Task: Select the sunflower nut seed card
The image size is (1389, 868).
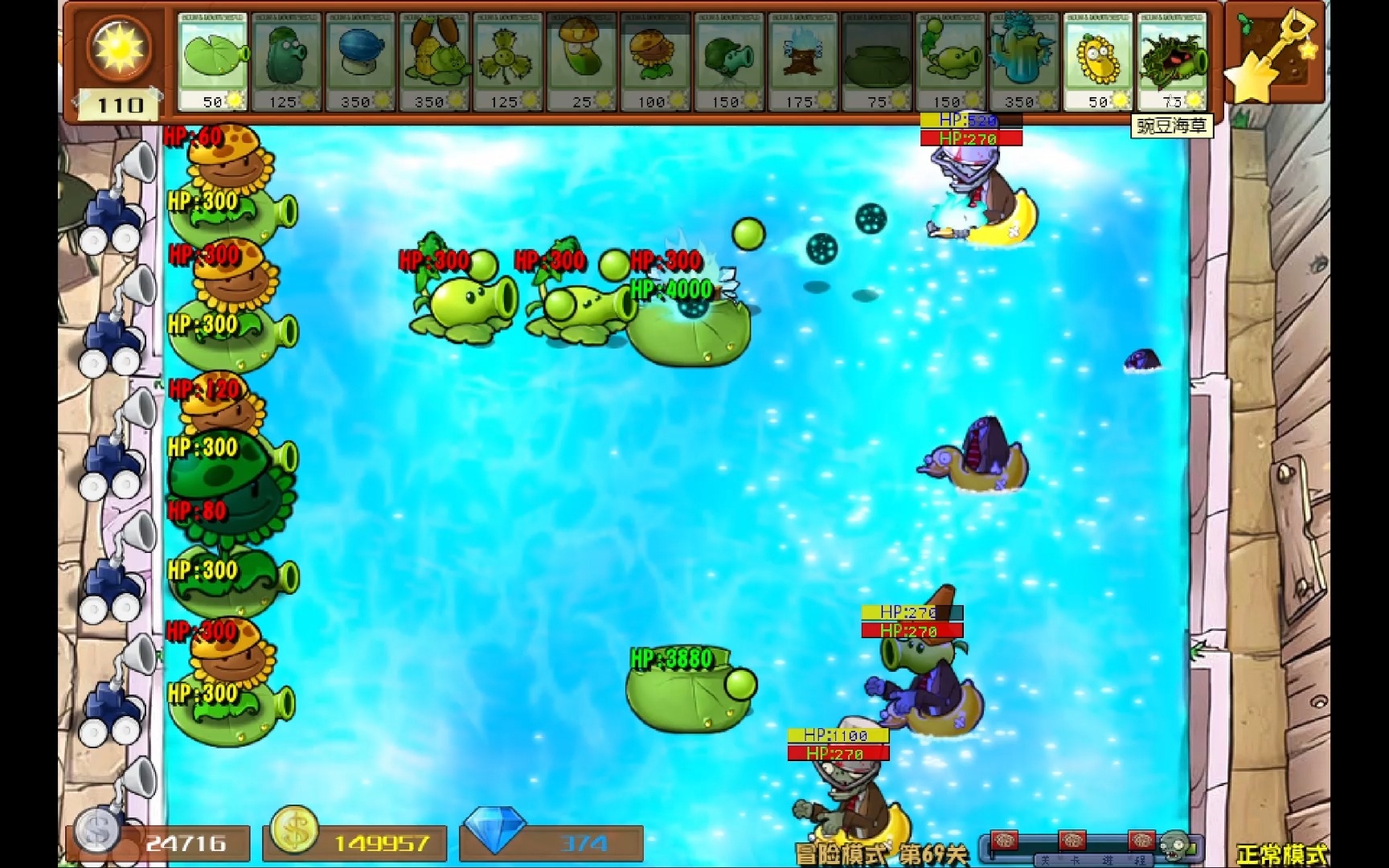Action: (x=655, y=61)
